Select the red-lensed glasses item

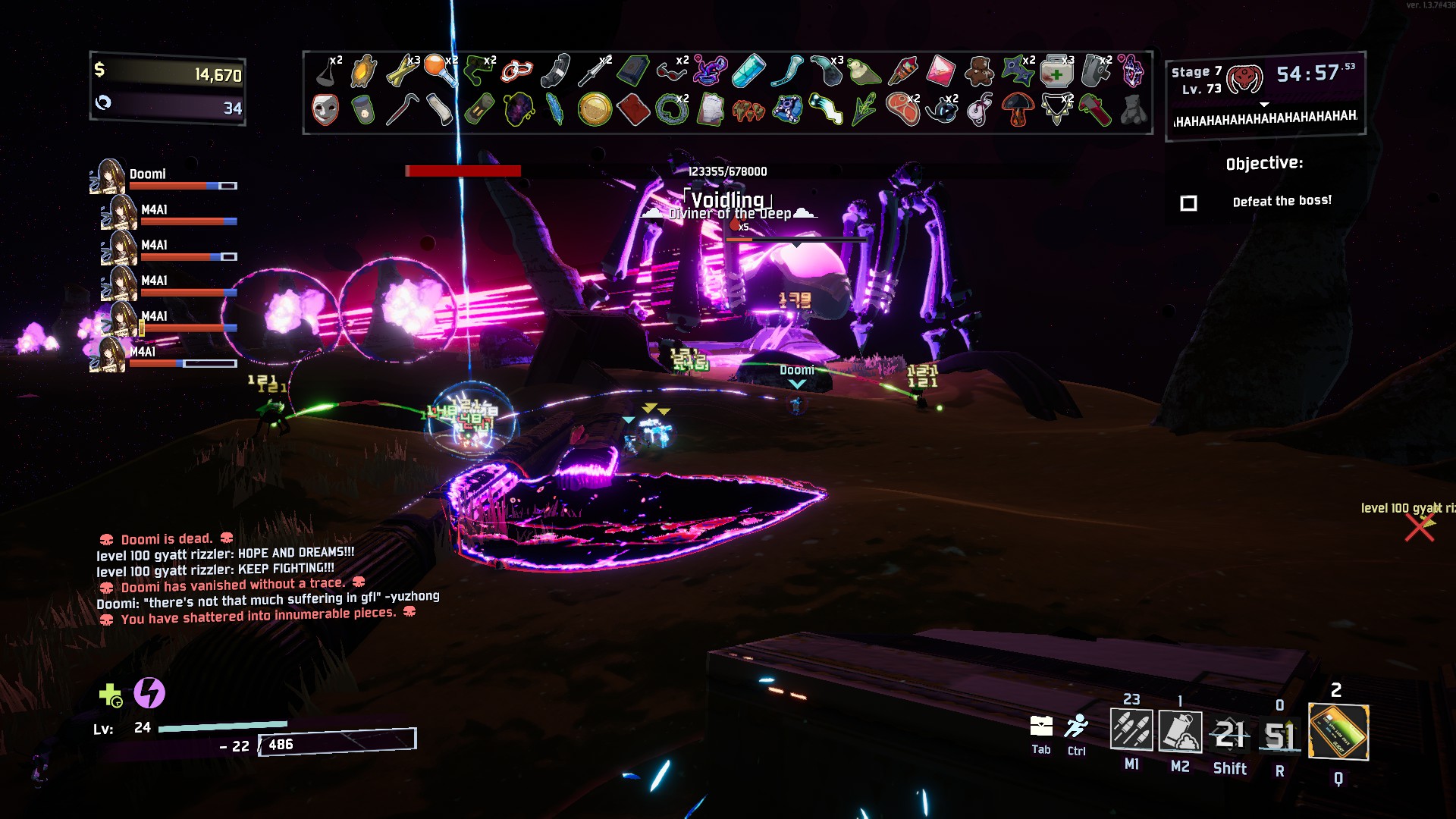[x=671, y=72]
